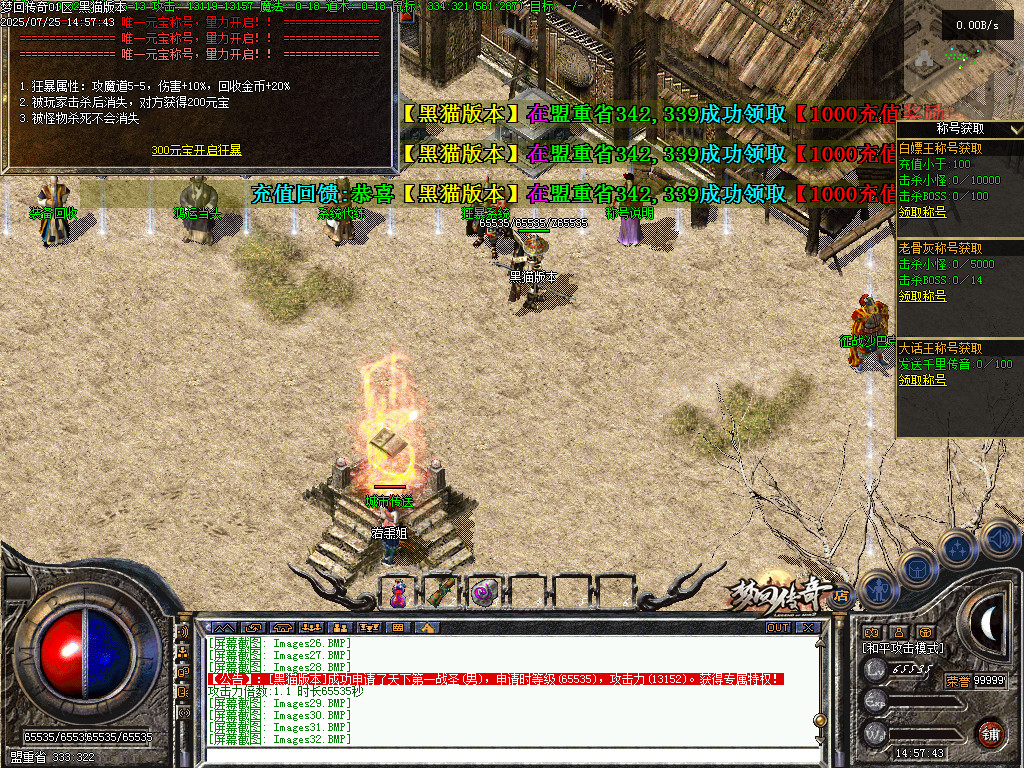This screenshot has width=1024, height=768.
Task: Click the OUT button on chat bar
Action: point(778,628)
